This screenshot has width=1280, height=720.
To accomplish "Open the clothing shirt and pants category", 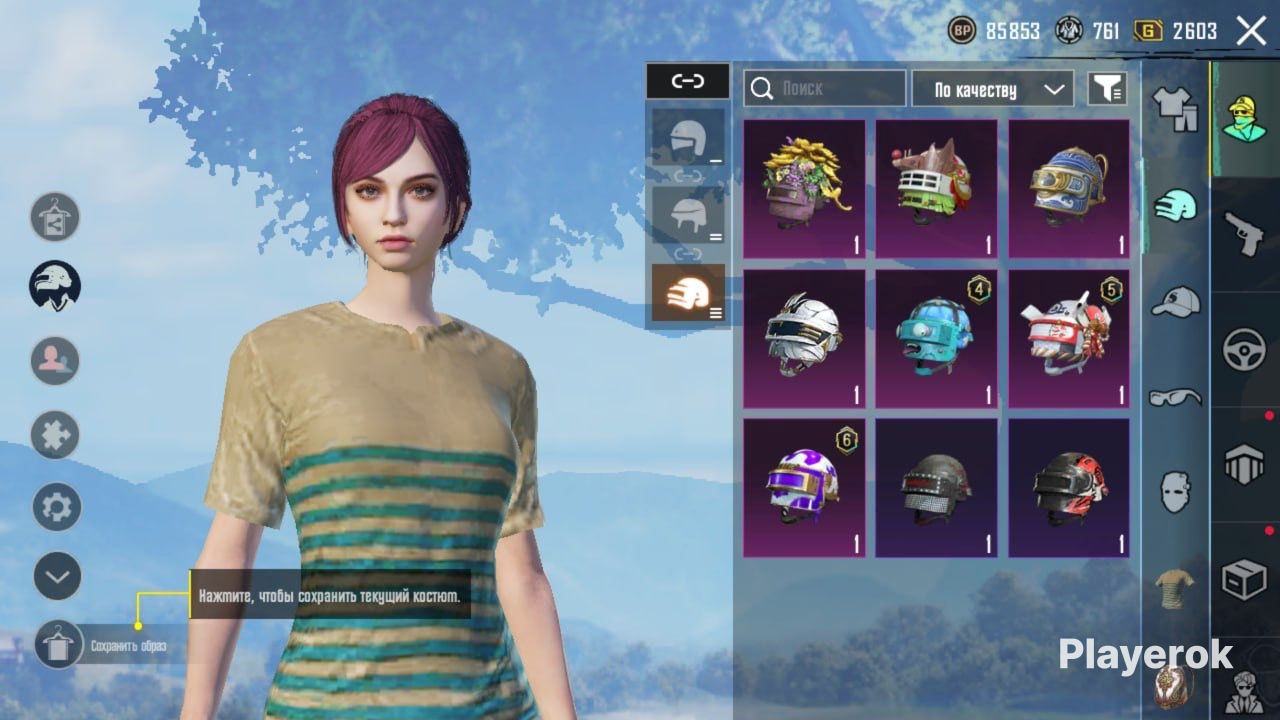I will point(1175,107).
